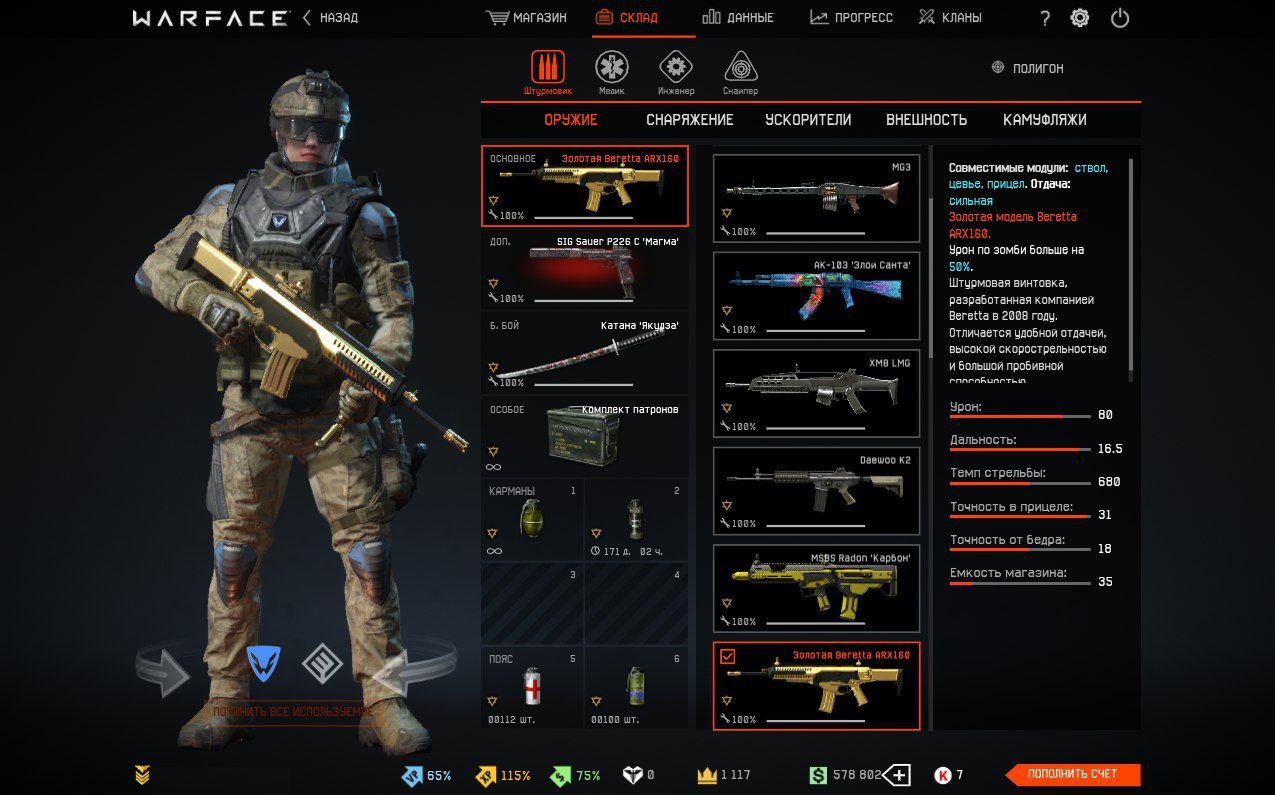Screen dimensions: 1275x795
Task: Choose the Катана 'Якудза' melee slot
Action: (585, 354)
